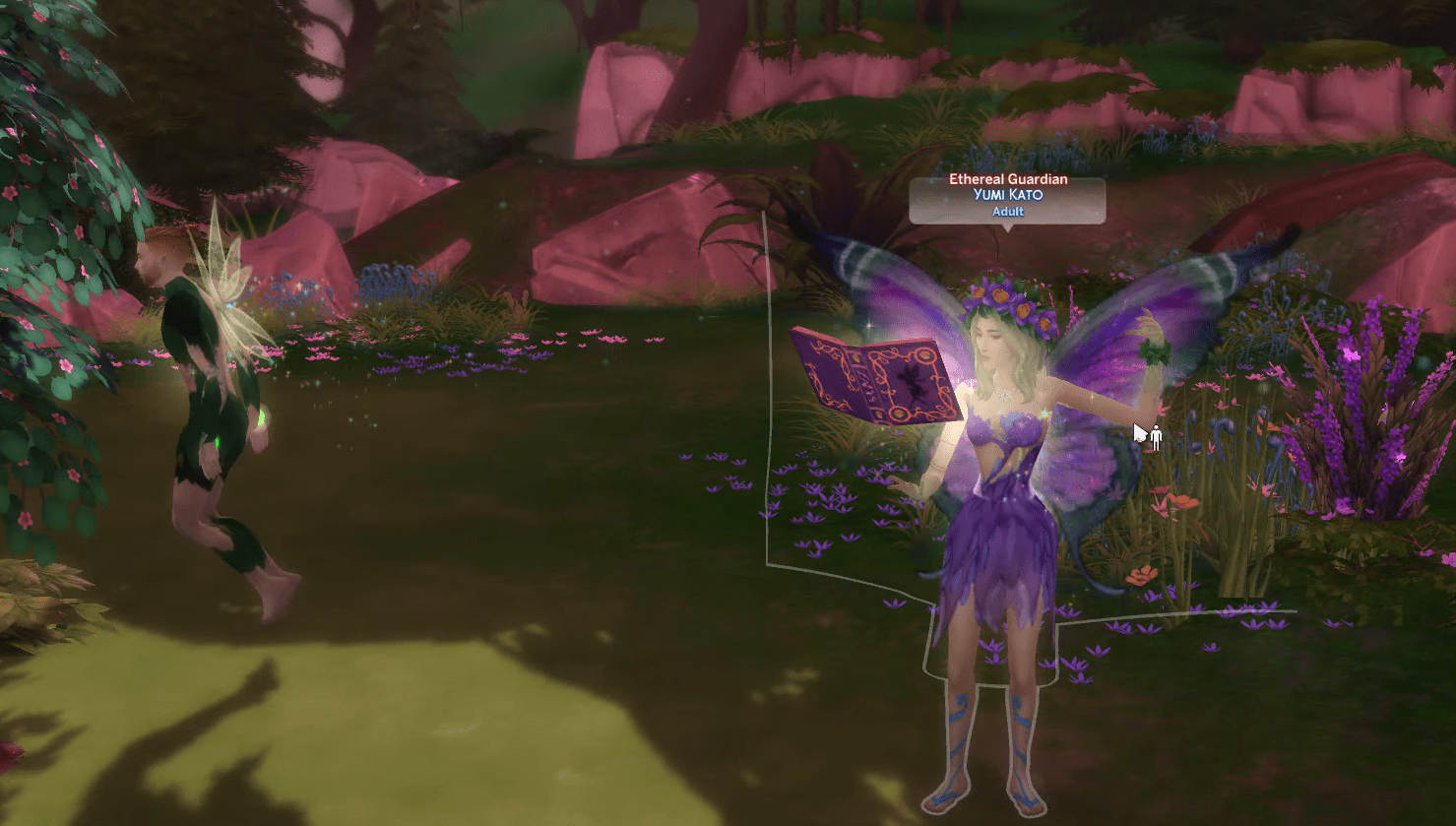1456x826 pixels.
Task: Click the Adult age label on the tooltip
Action: coord(1007,211)
